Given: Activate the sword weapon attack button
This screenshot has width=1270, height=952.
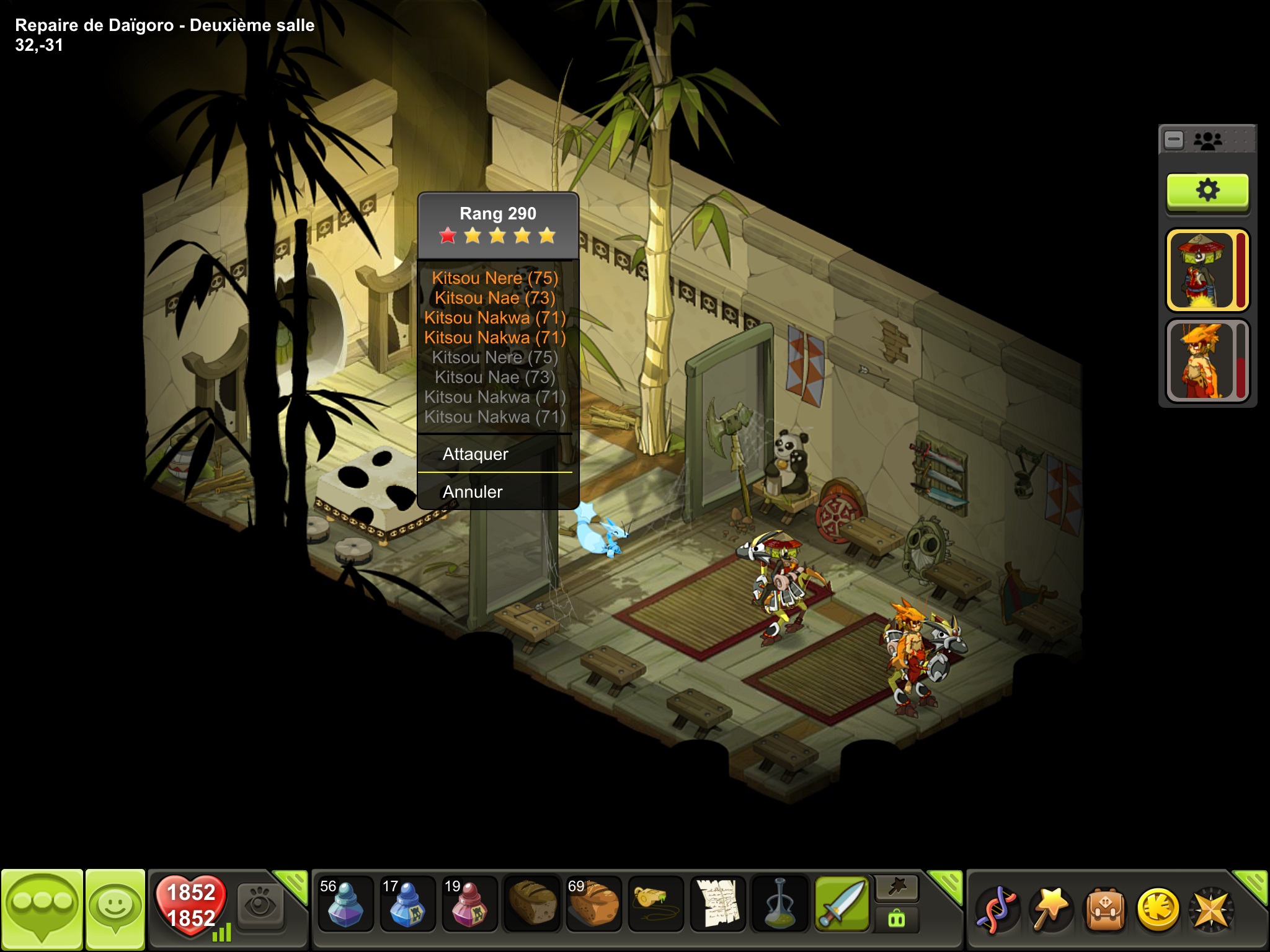Looking at the screenshot, I should click(x=841, y=903).
